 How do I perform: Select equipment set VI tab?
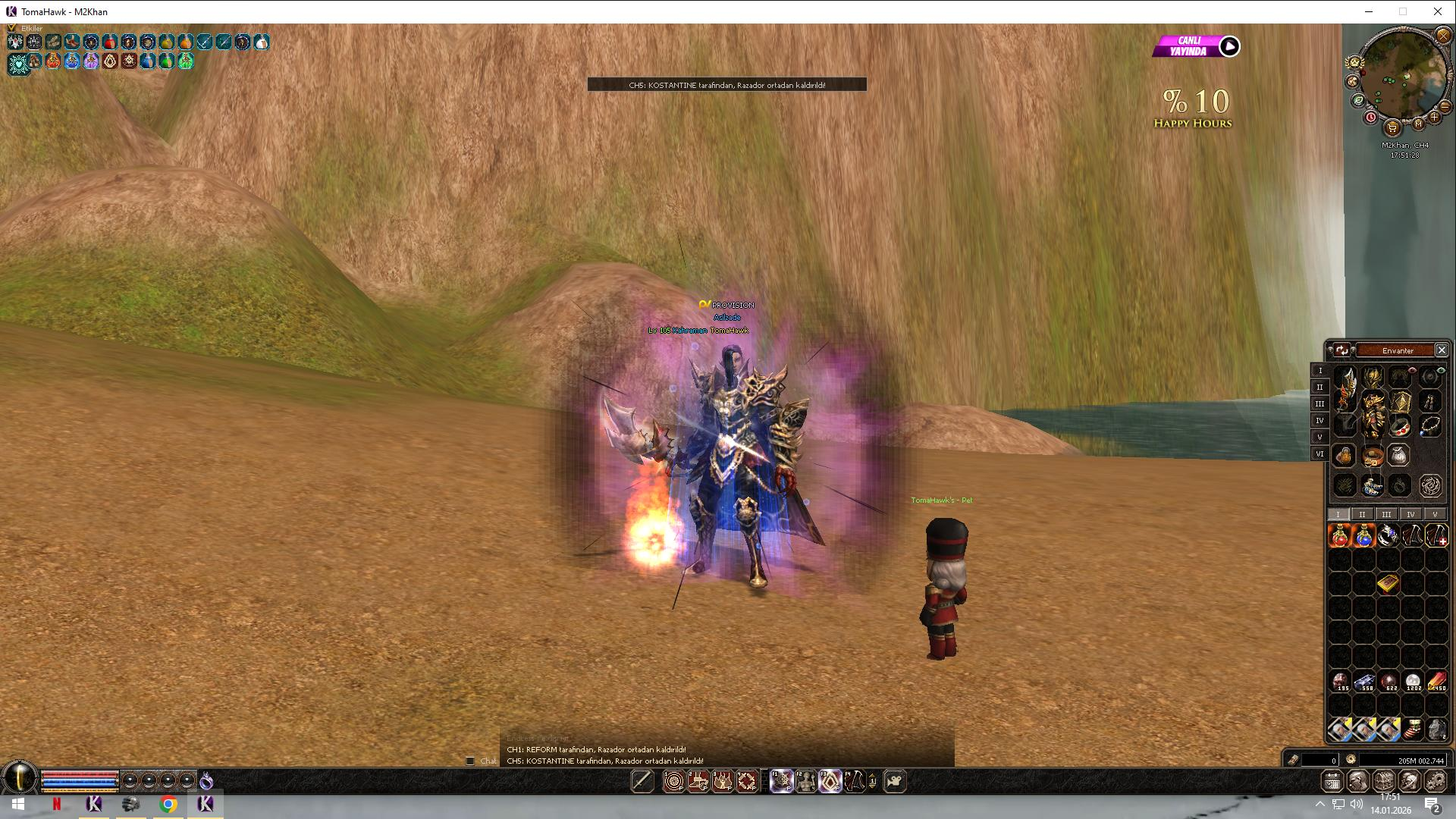pyautogui.click(x=1319, y=453)
